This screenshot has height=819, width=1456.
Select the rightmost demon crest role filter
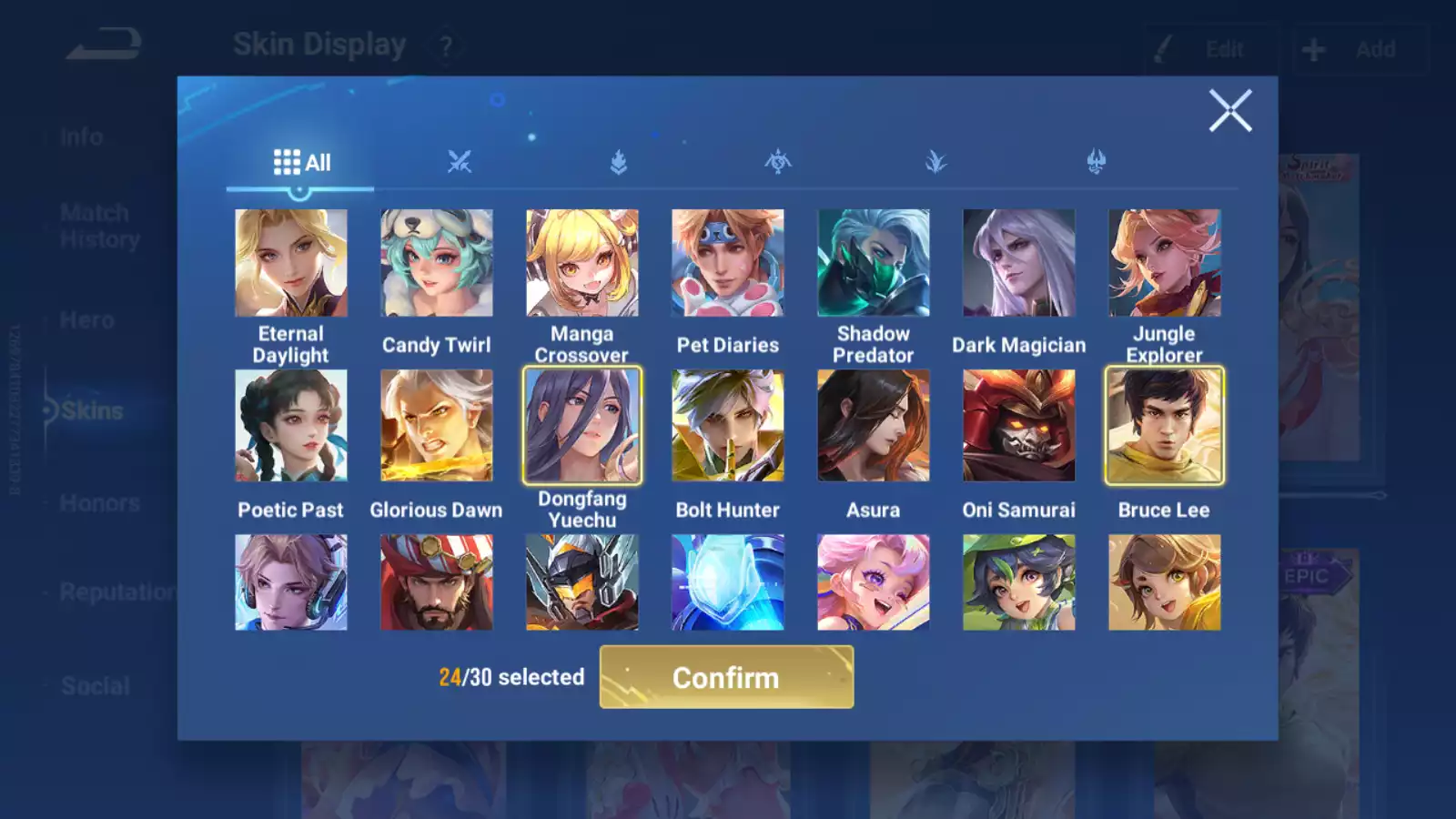[x=1093, y=161]
